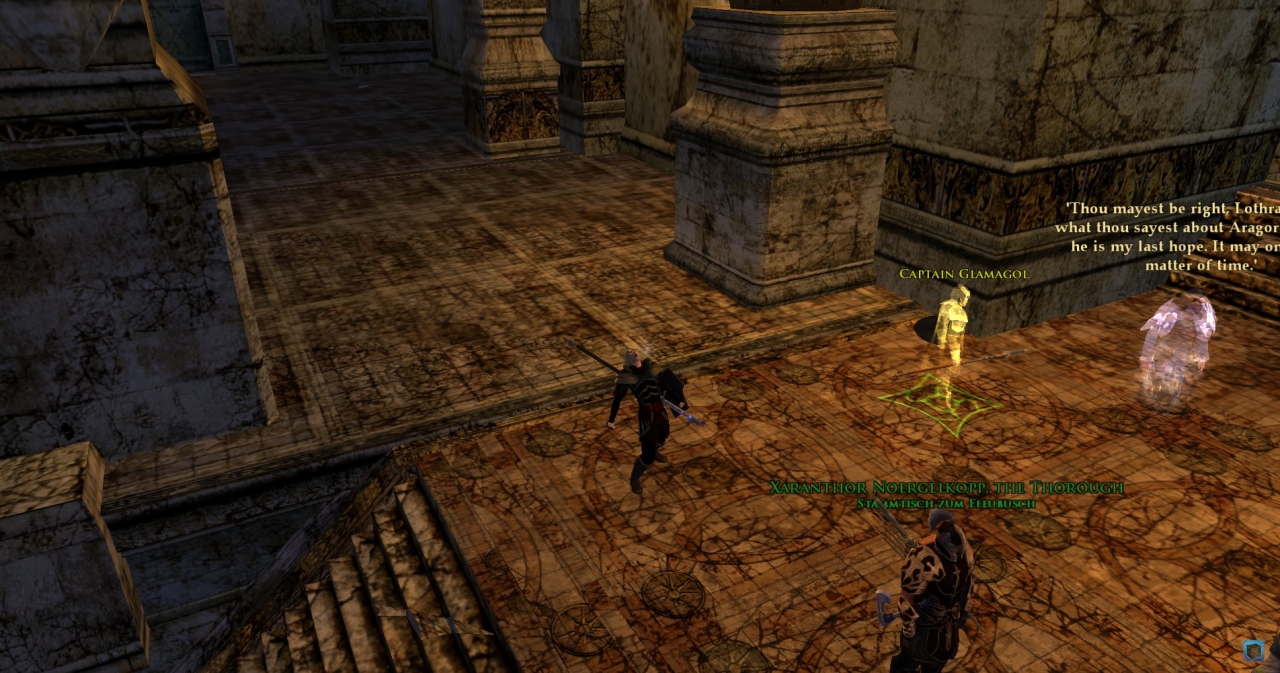Click the blue crate icon
Screen dimensions: 1280x673
1253,651
